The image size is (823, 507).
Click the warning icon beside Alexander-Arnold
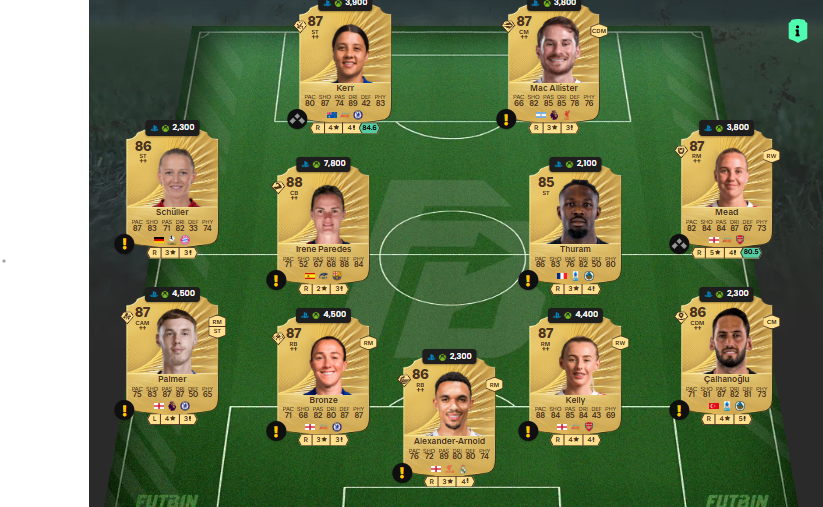[402, 472]
